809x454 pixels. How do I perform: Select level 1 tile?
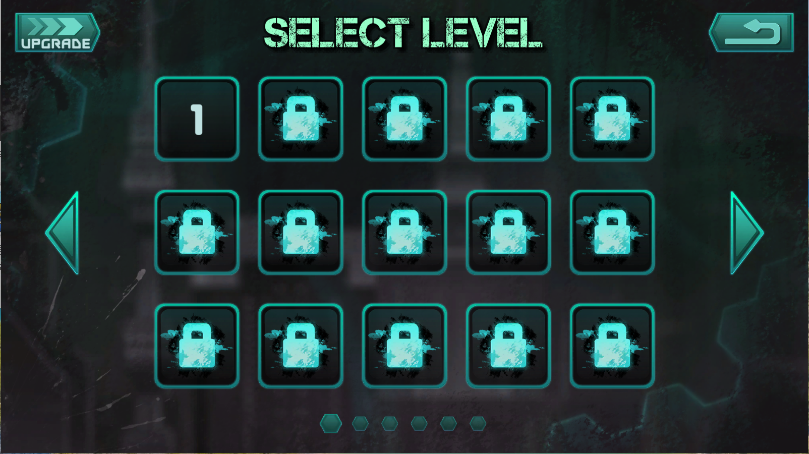coord(197,119)
